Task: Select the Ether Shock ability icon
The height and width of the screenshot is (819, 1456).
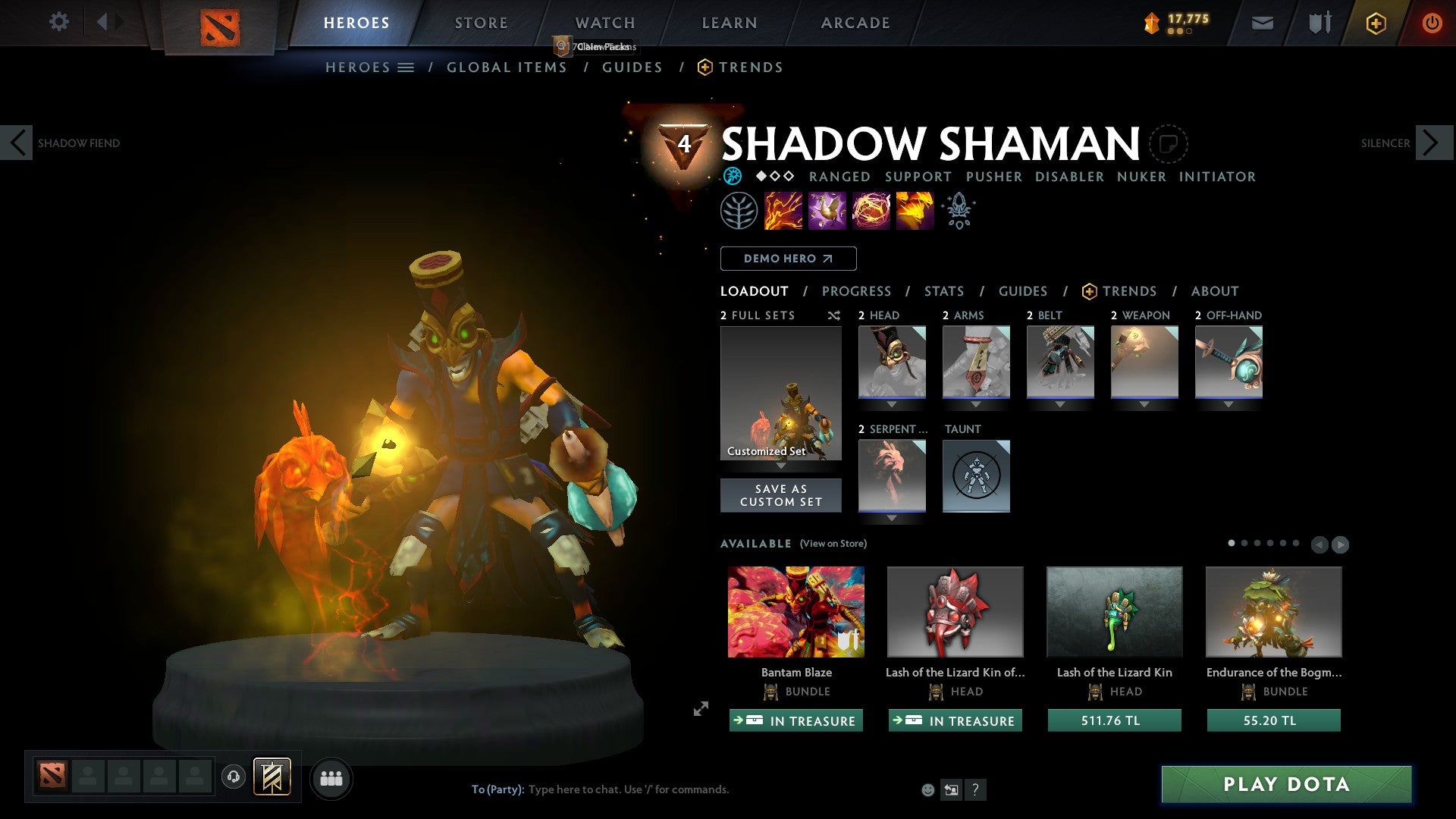Action: coord(782,210)
